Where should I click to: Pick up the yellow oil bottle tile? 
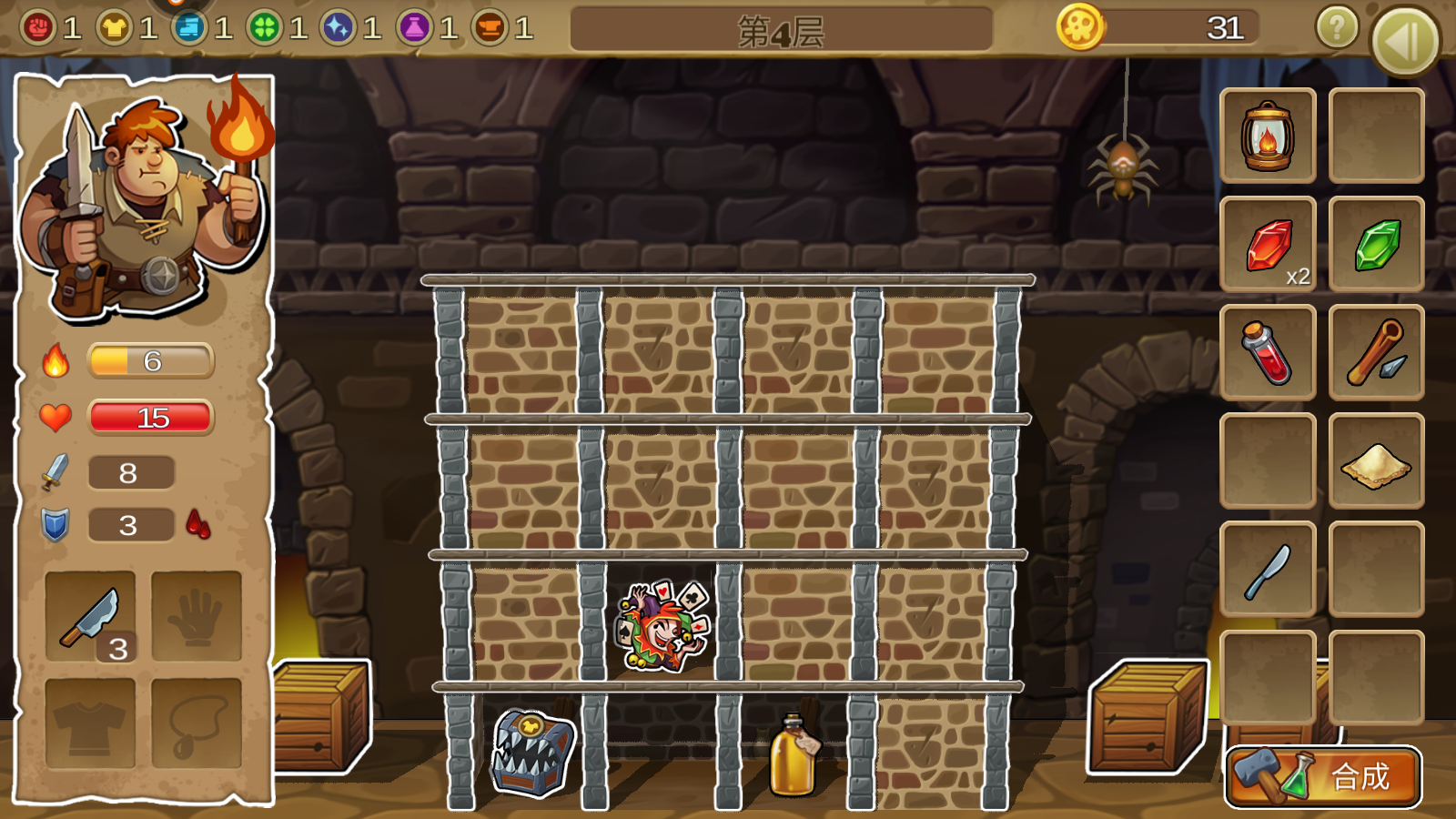(x=794, y=753)
